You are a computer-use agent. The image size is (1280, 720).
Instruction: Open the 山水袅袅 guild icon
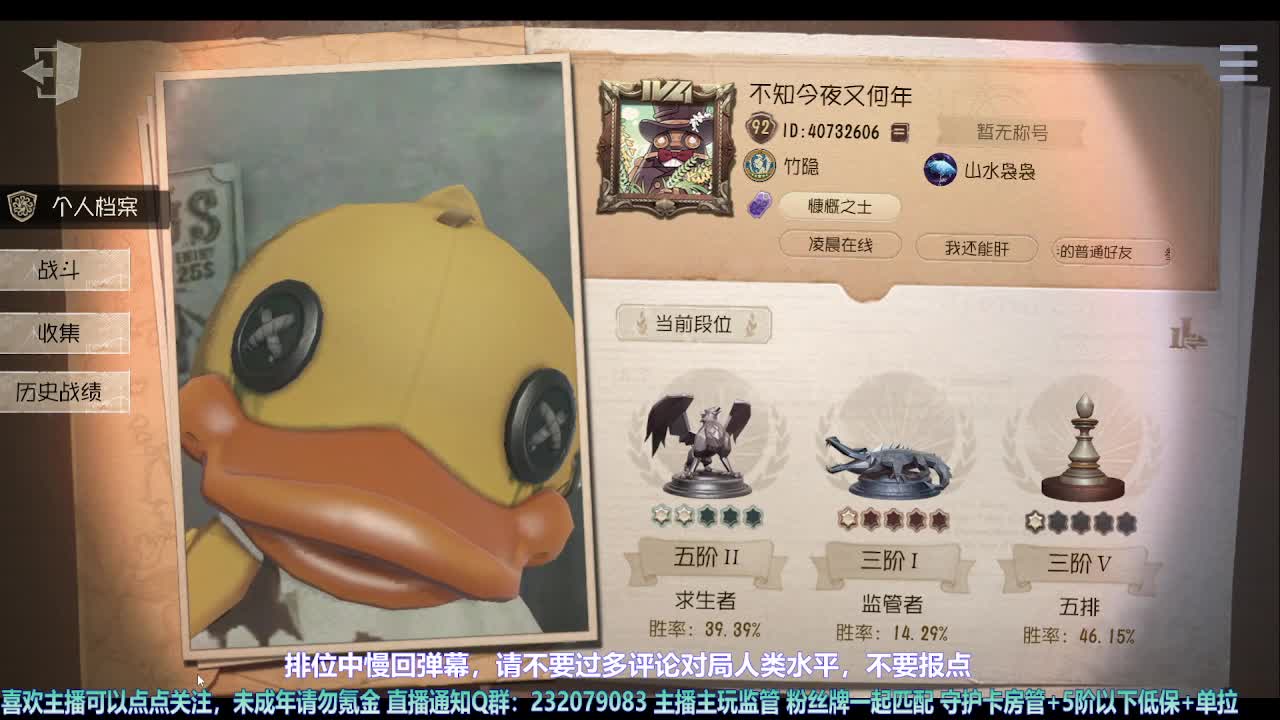tap(938, 170)
